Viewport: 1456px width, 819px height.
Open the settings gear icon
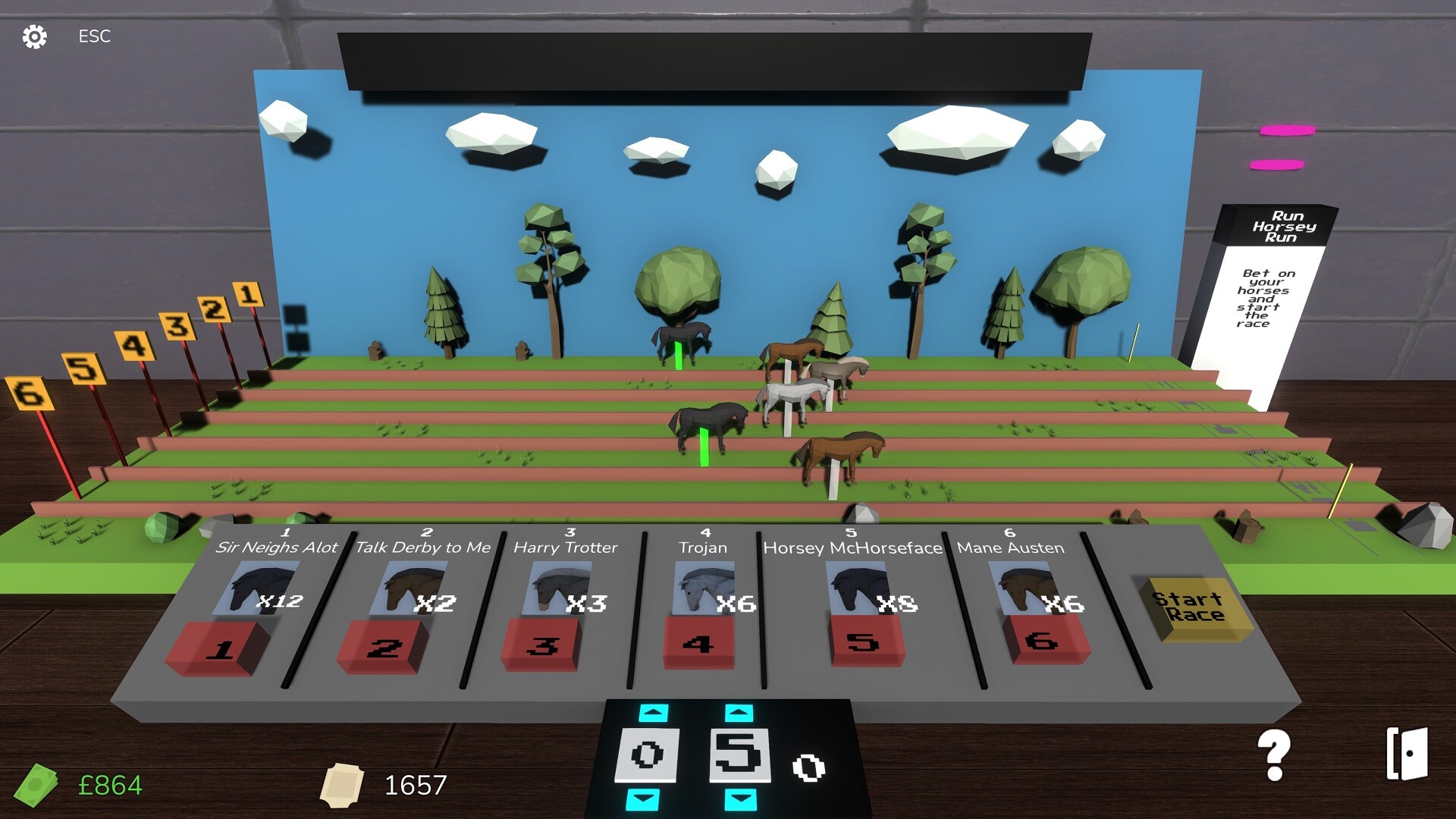(x=35, y=36)
